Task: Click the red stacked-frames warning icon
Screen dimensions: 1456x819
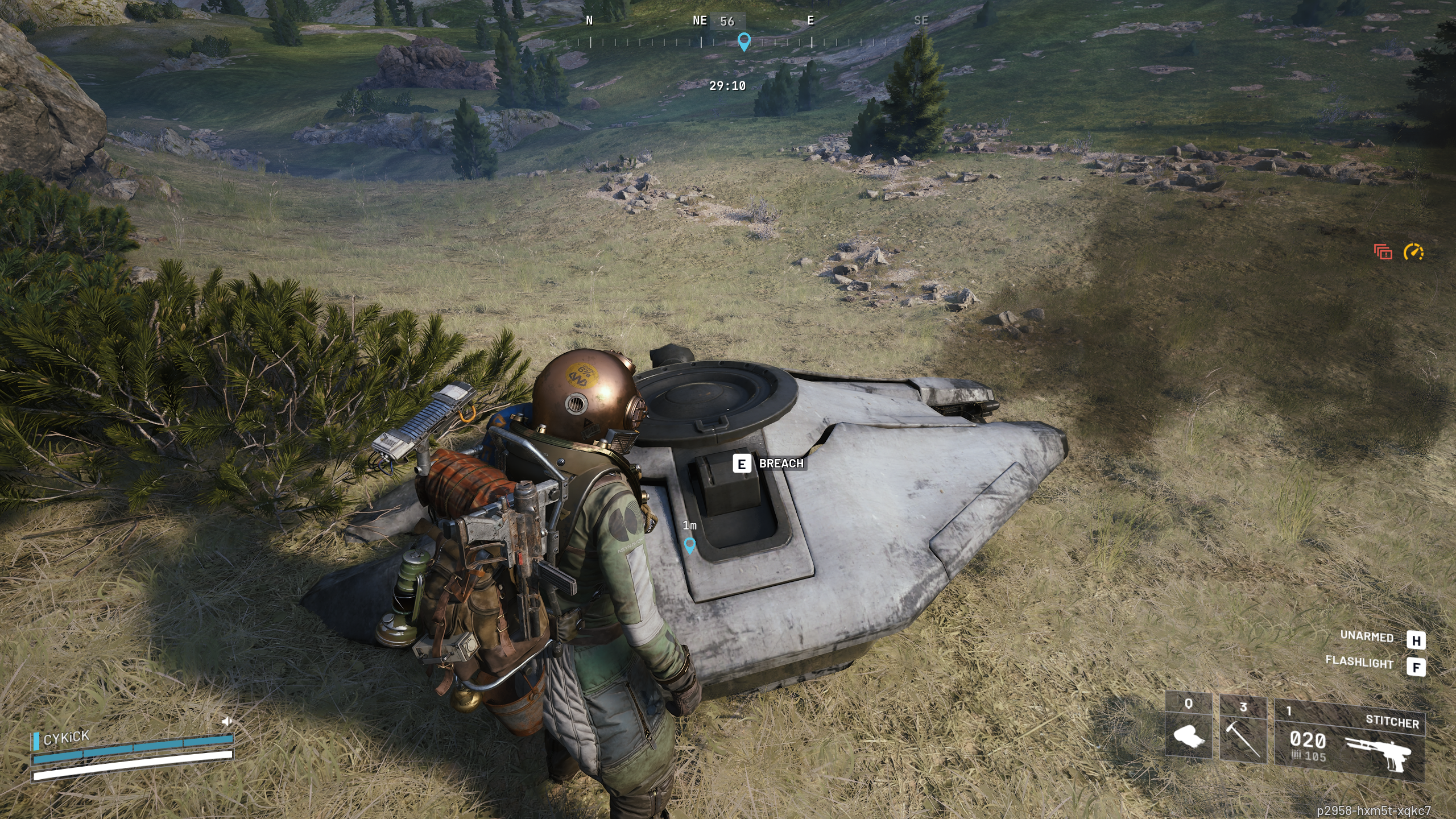Action: click(x=1383, y=251)
